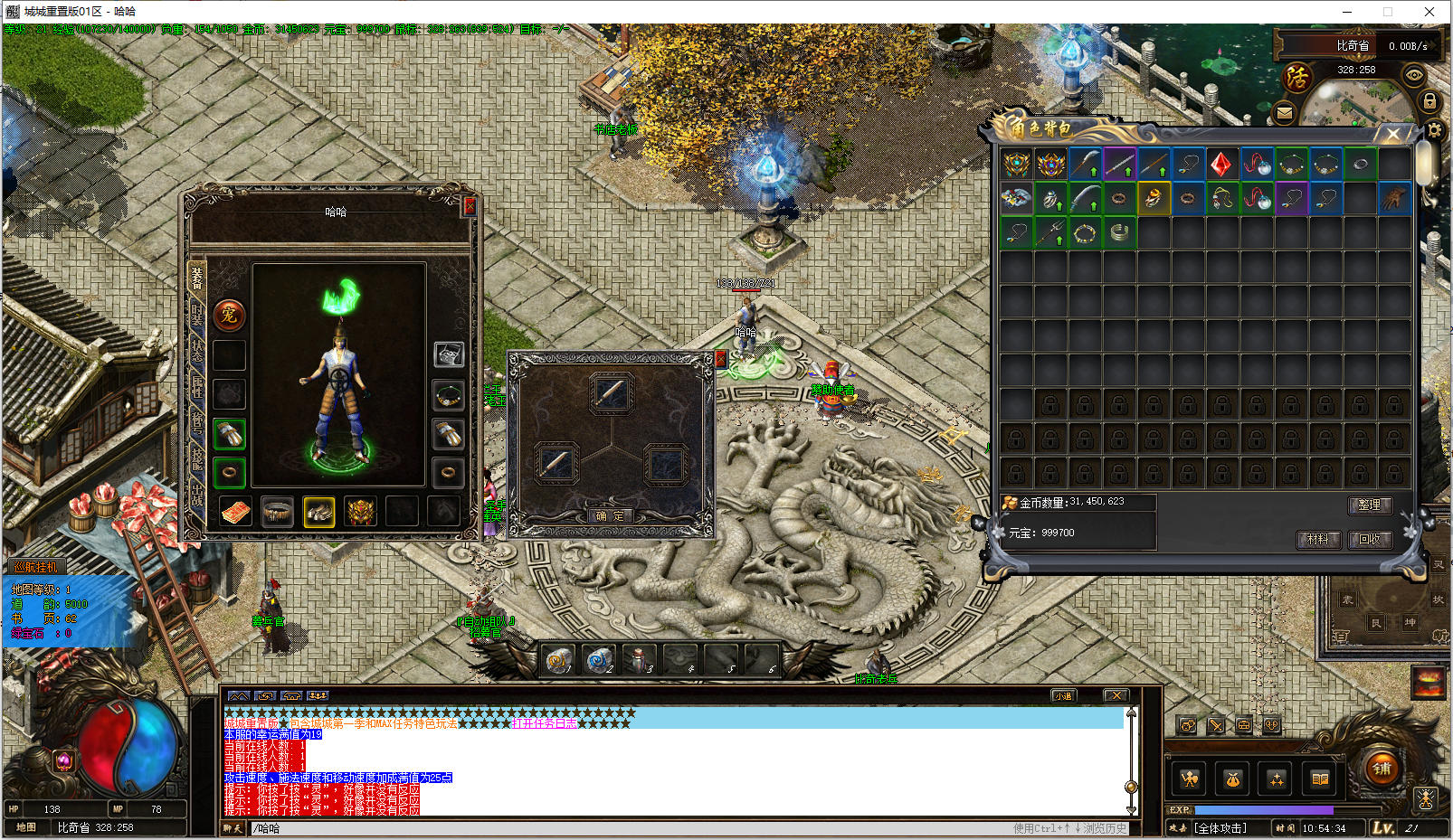Viewport: 1453px width, 840px height.
Task: Click the 回收 recycle button
Action: (1370, 539)
